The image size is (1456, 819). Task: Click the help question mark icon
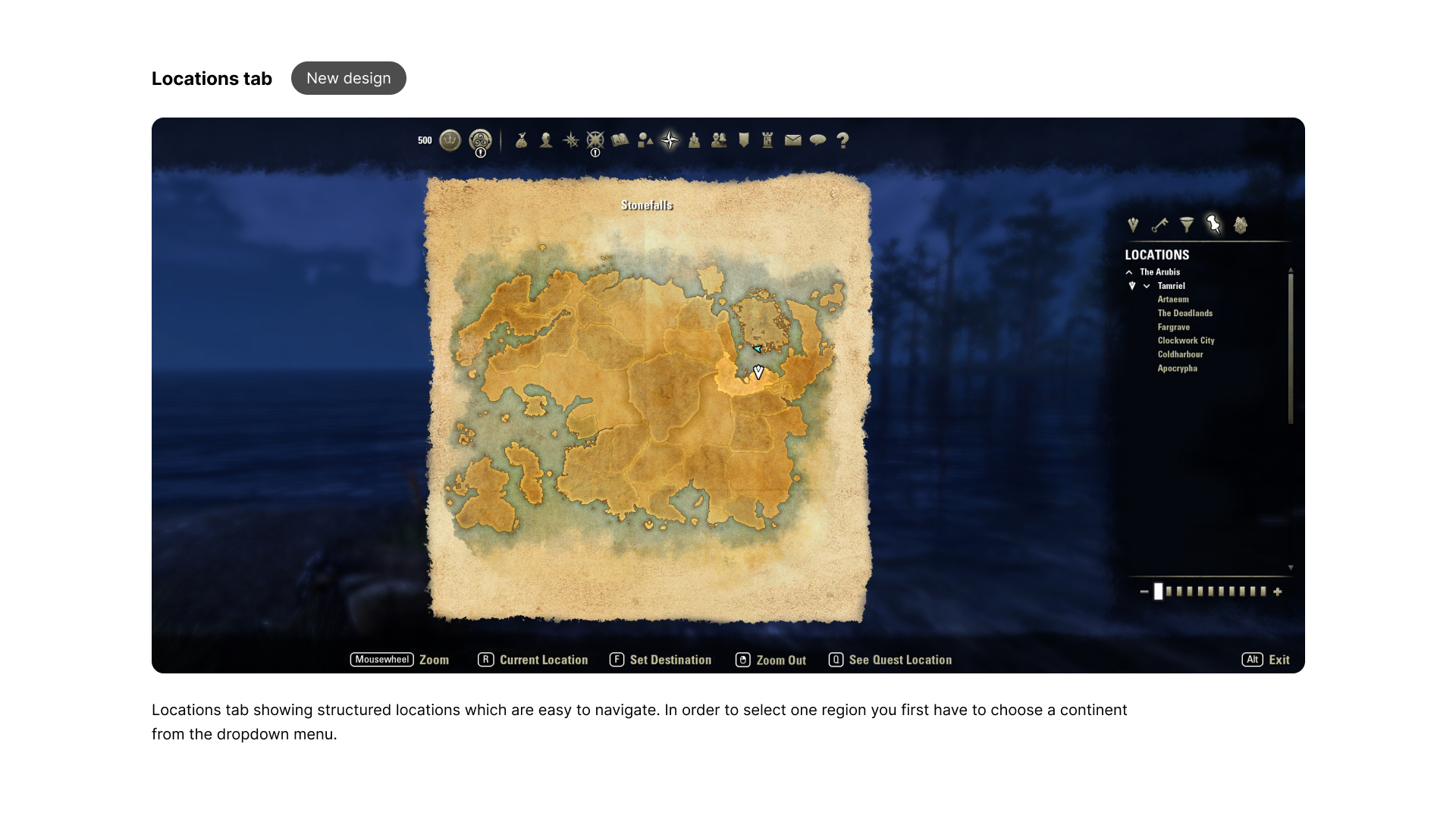tap(843, 140)
